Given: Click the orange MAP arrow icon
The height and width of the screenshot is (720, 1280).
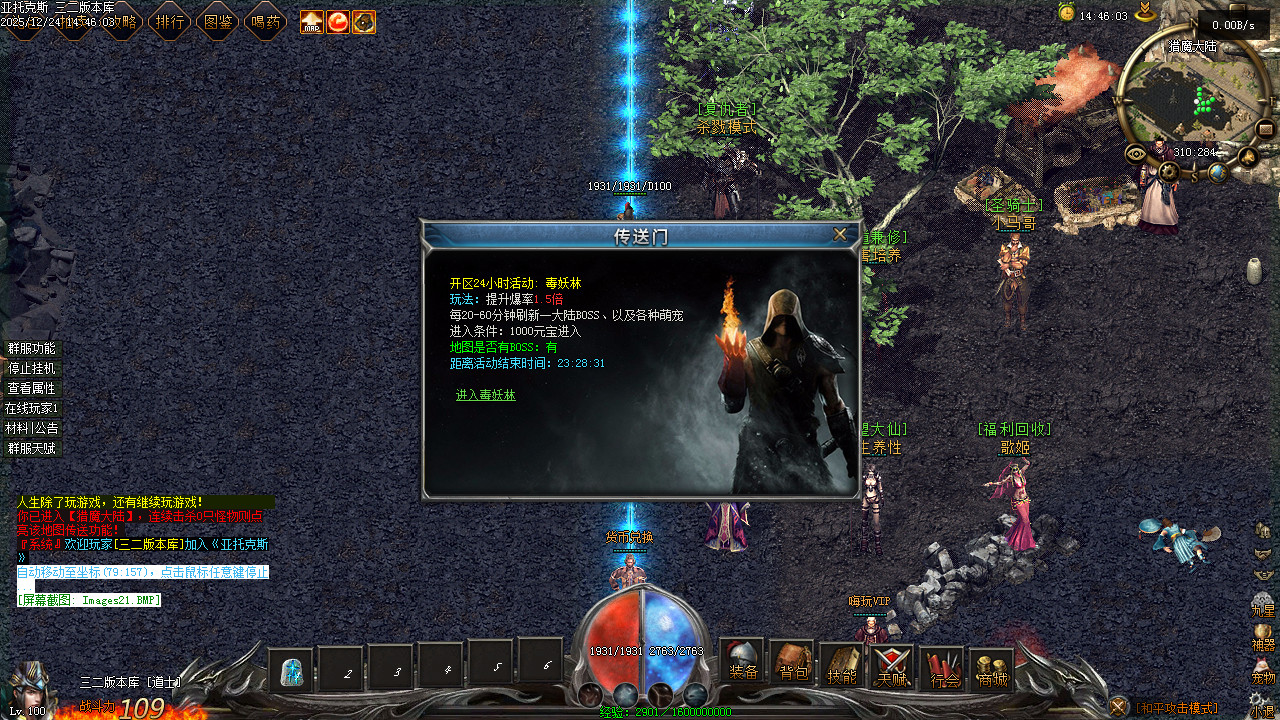Looking at the screenshot, I should click(312, 21).
